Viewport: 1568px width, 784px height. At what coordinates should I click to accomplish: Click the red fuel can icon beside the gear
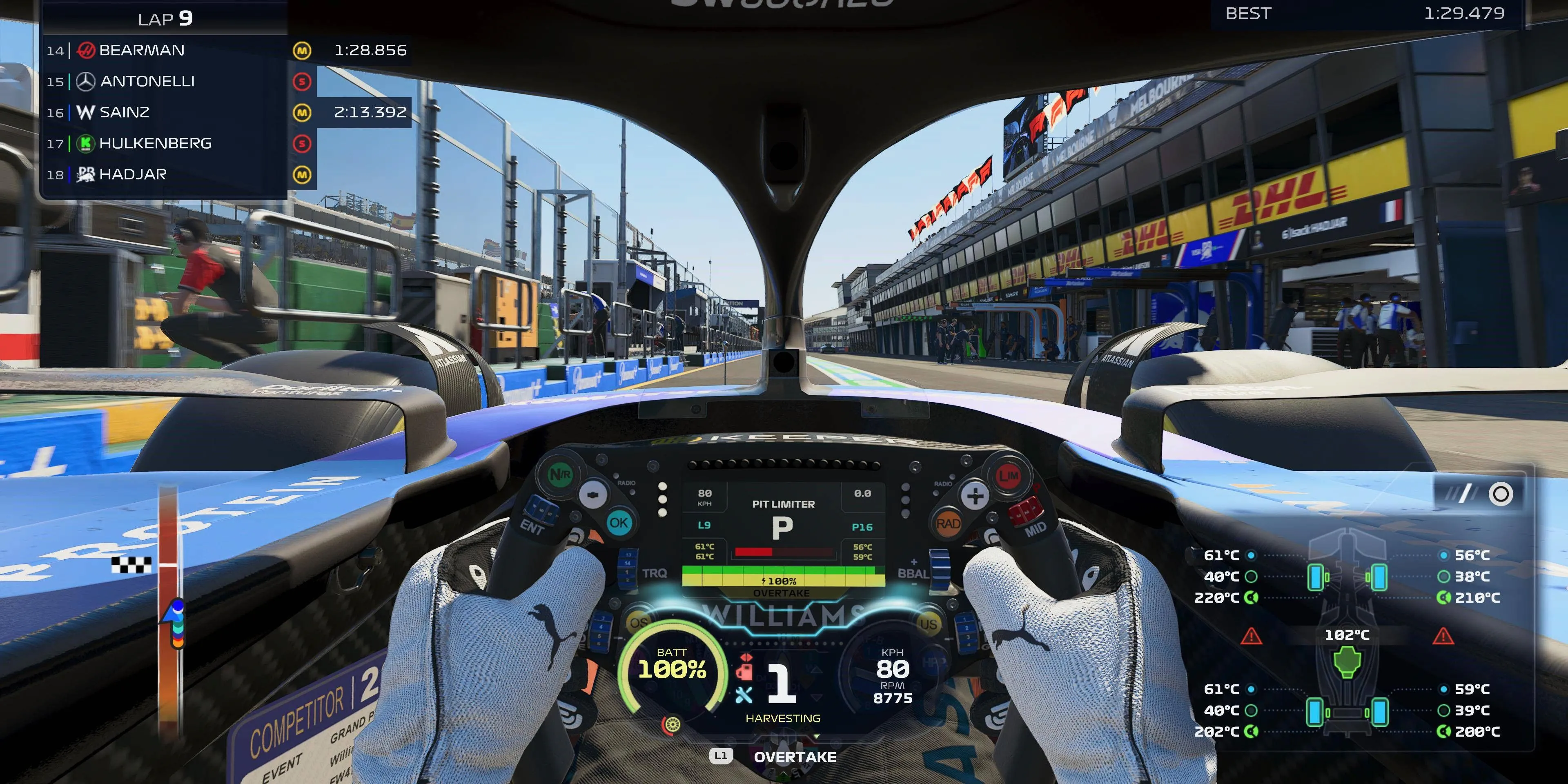744,668
